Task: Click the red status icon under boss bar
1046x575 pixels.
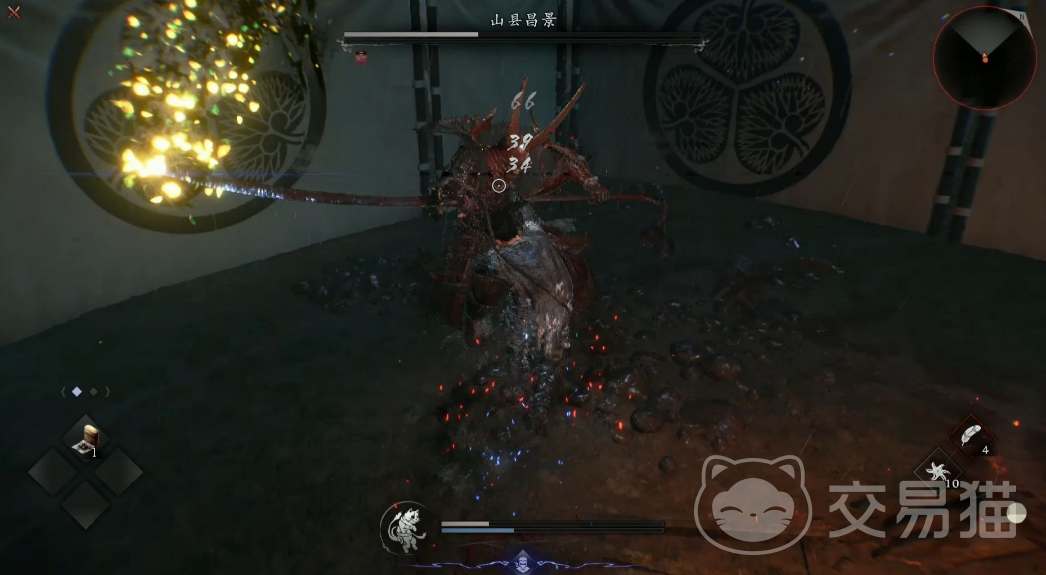Action: 361,58
